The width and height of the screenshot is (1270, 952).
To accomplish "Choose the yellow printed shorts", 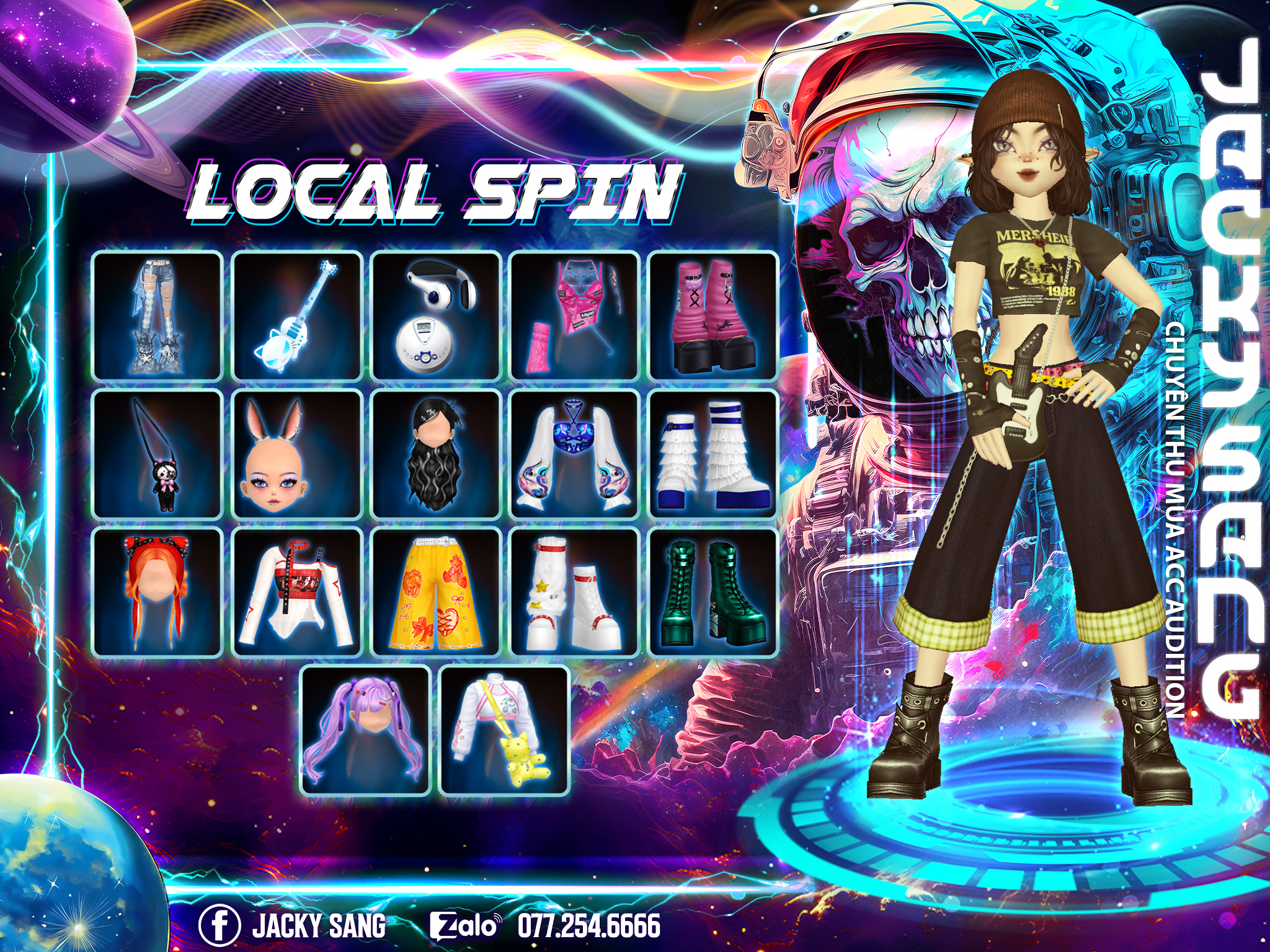I will [436, 593].
